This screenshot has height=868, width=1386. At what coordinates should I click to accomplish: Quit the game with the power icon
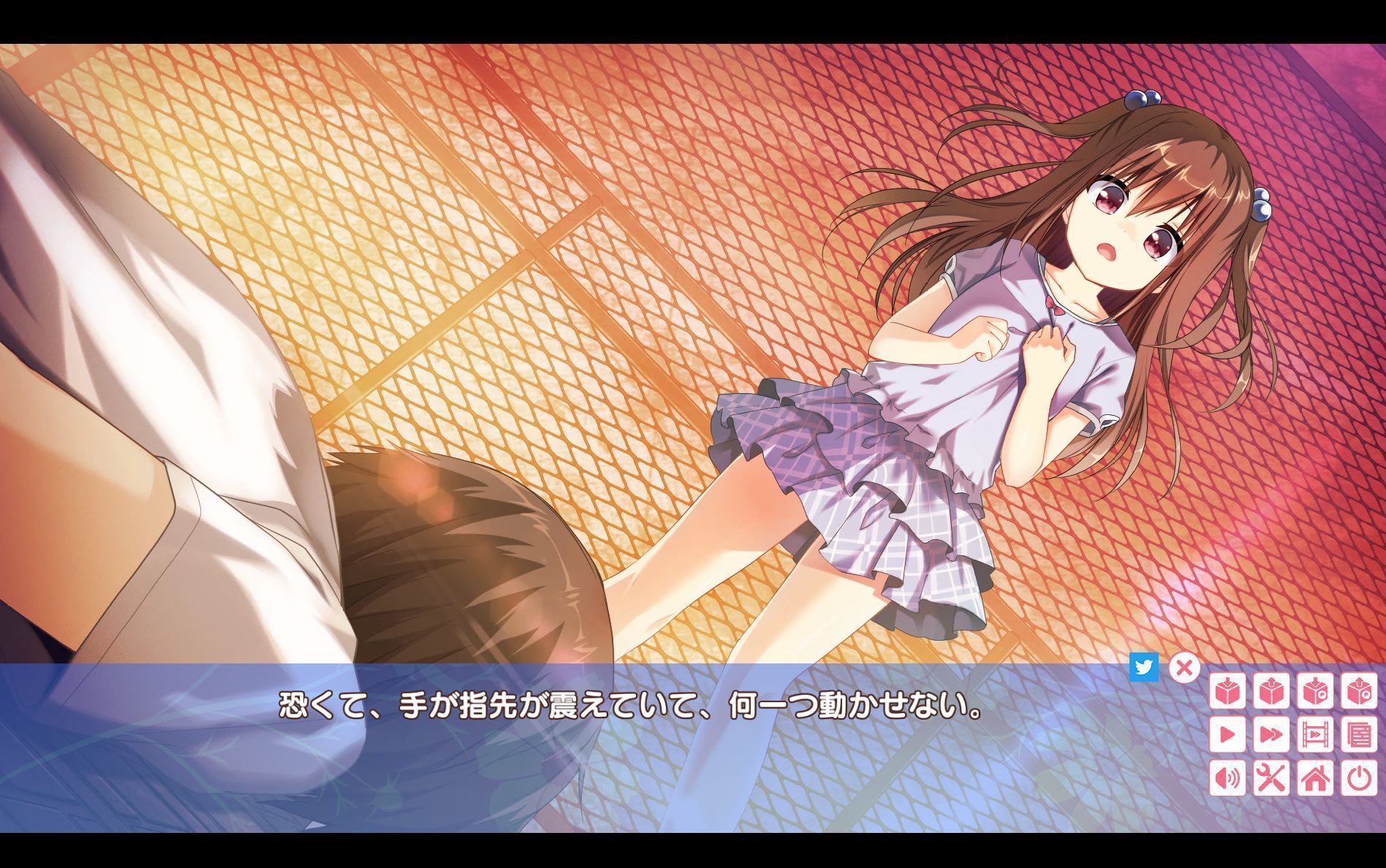pos(1359,779)
